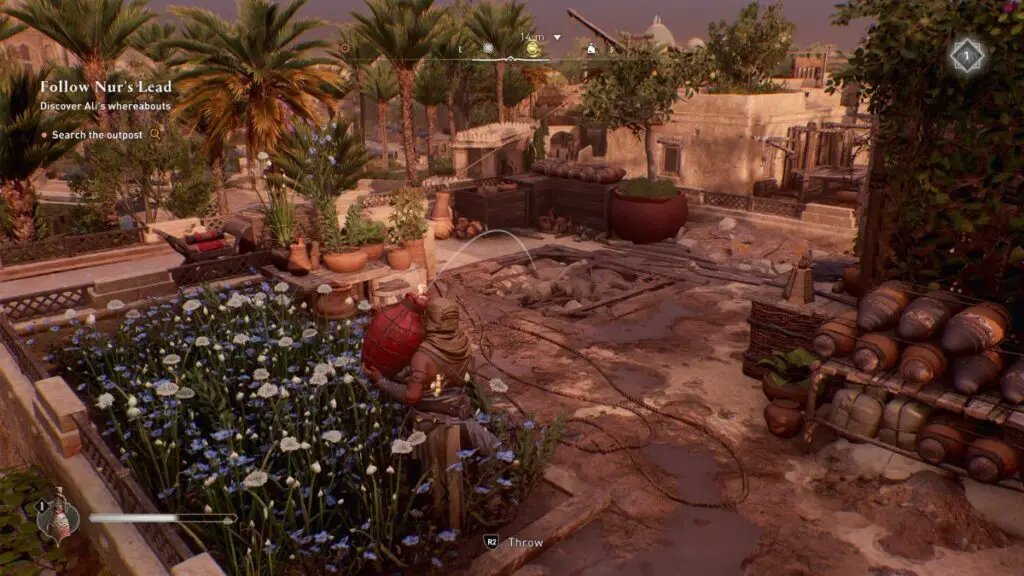Screen dimensions: 1024x576
Task: Open the glowing diamond skill point notification
Action: [966, 55]
